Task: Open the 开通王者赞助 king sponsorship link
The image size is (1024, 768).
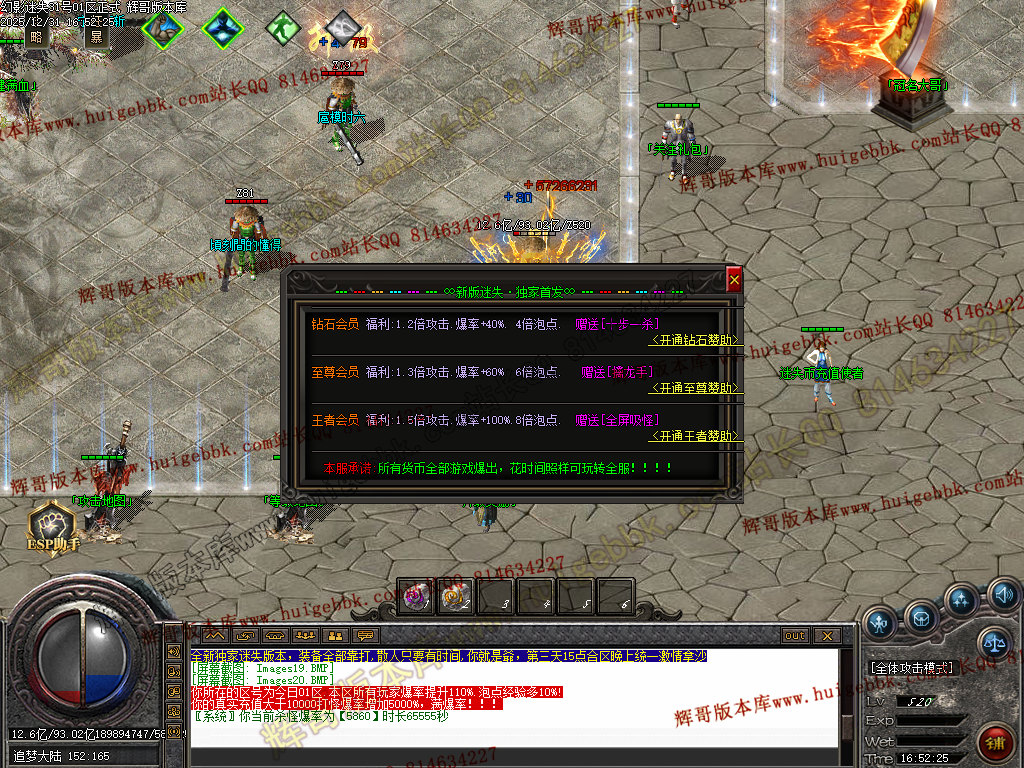Action: pyautogui.click(x=696, y=436)
